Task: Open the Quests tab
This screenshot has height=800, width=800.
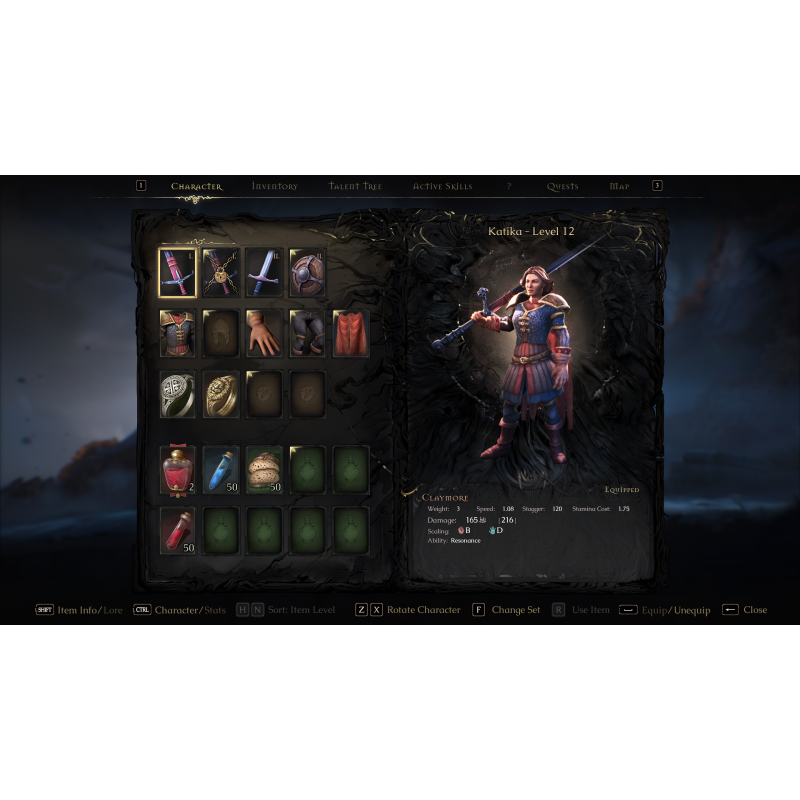Action: pyautogui.click(x=562, y=186)
